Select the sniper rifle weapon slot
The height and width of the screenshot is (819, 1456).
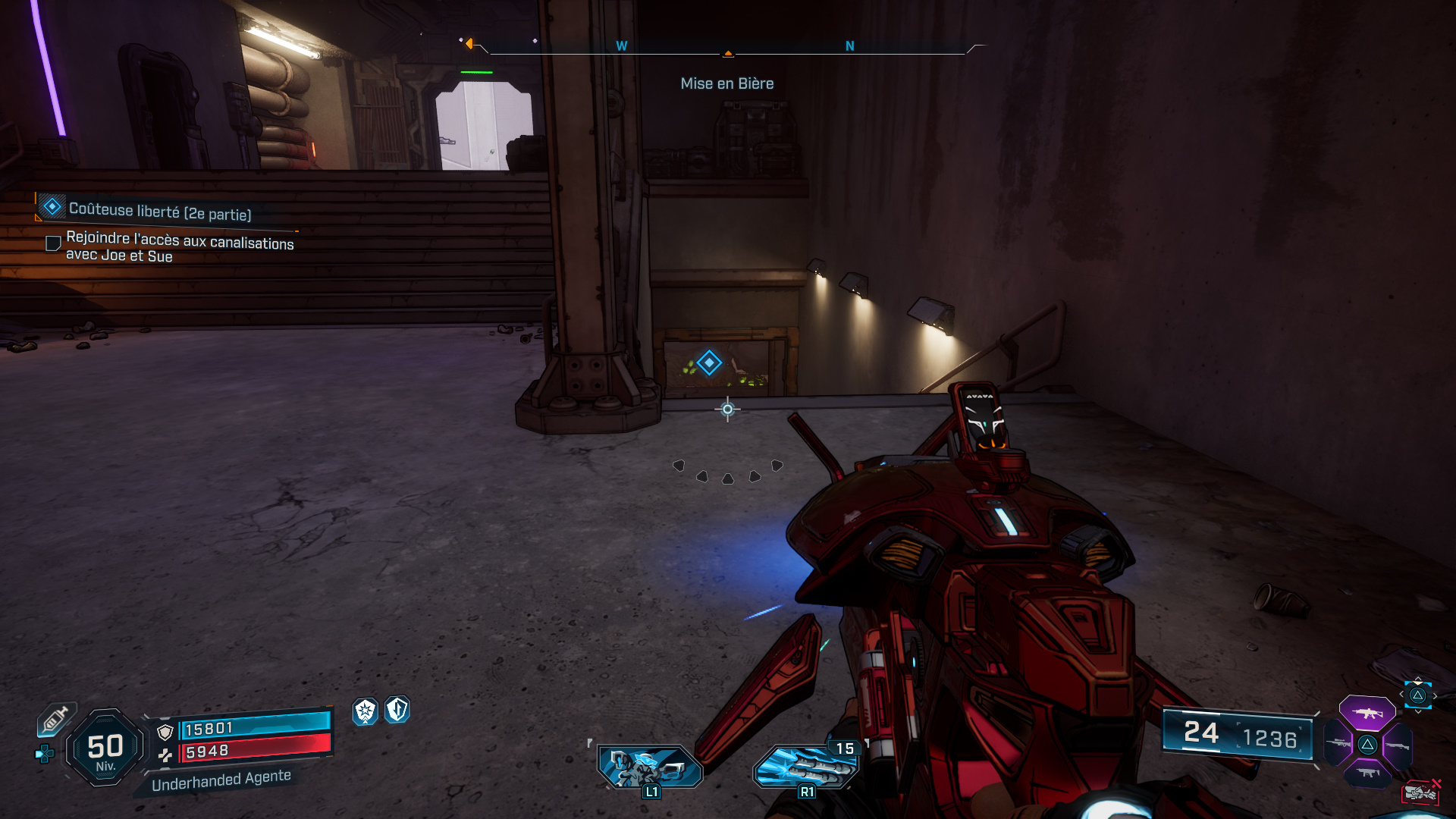point(1336,743)
